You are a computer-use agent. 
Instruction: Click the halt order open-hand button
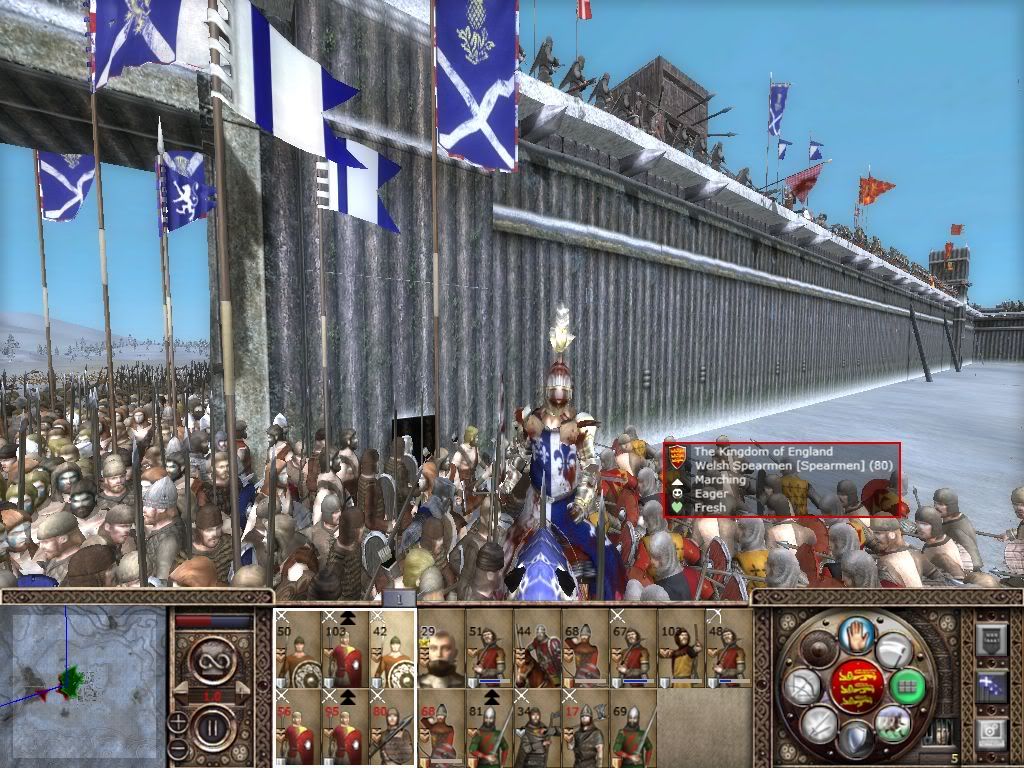(856, 635)
